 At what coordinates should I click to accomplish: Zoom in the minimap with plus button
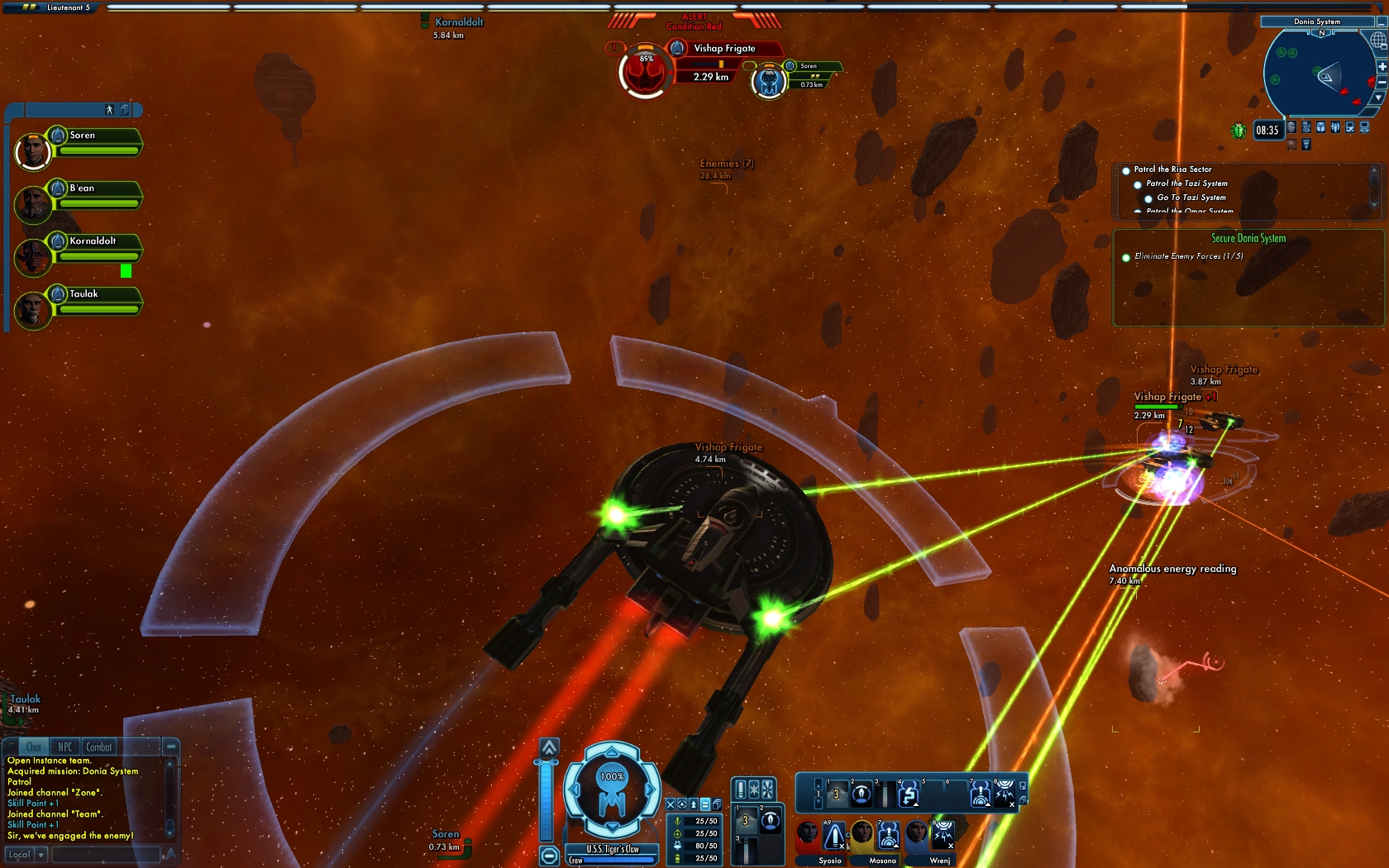pos(1382,67)
